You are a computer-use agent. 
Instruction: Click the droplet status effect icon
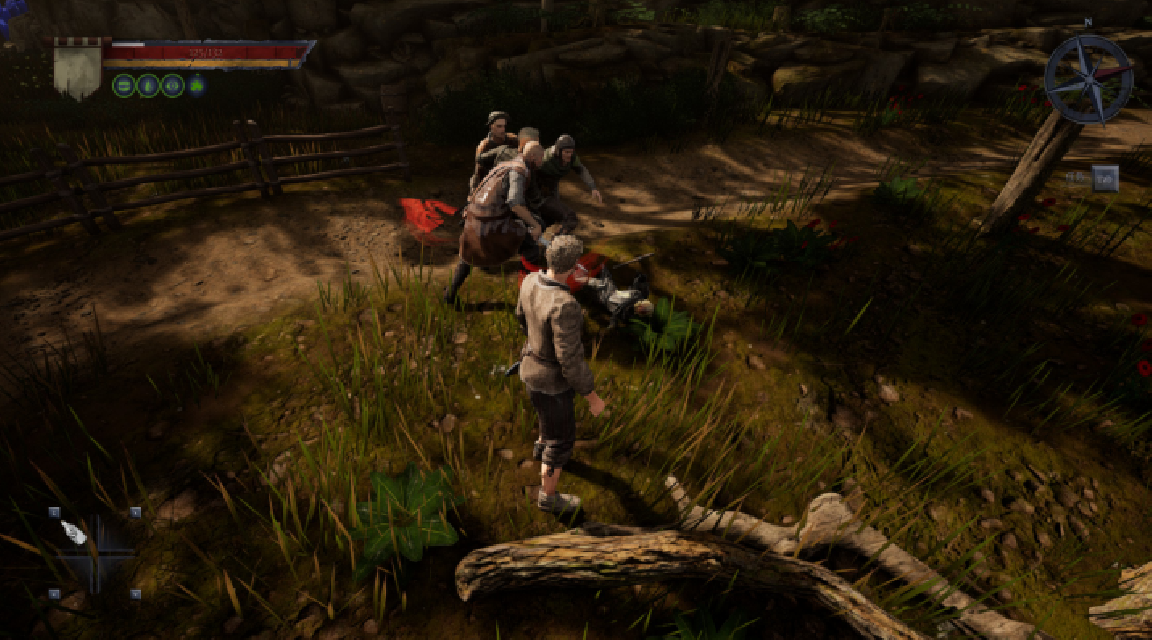coord(148,85)
